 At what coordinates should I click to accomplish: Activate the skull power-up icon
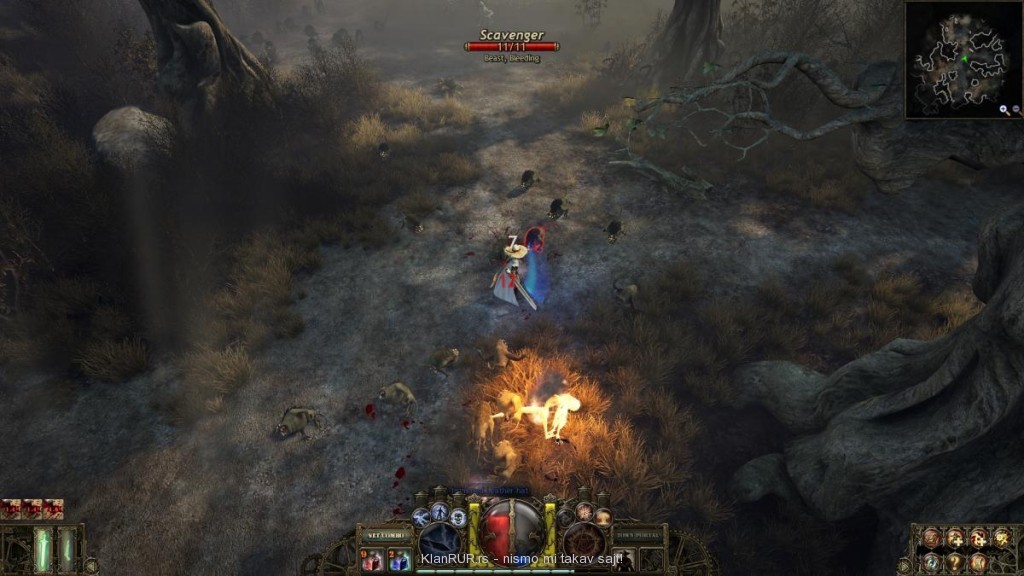click(x=457, y=516)
